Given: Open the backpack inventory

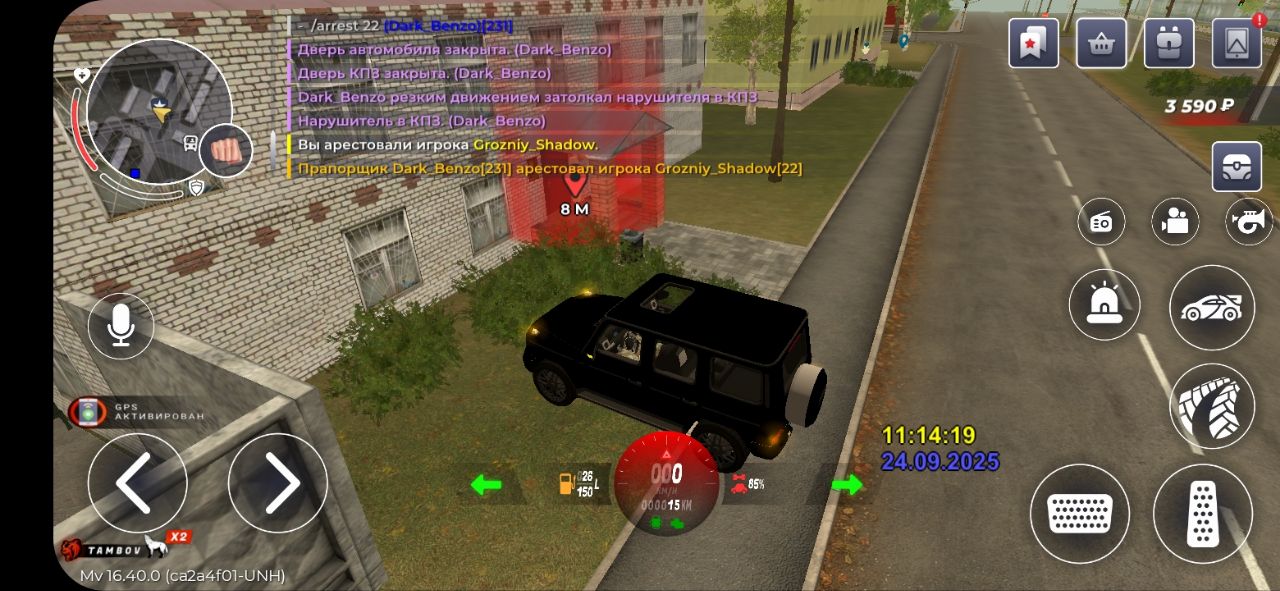Looking at the screenshot, I should (x=1169, y=43).
